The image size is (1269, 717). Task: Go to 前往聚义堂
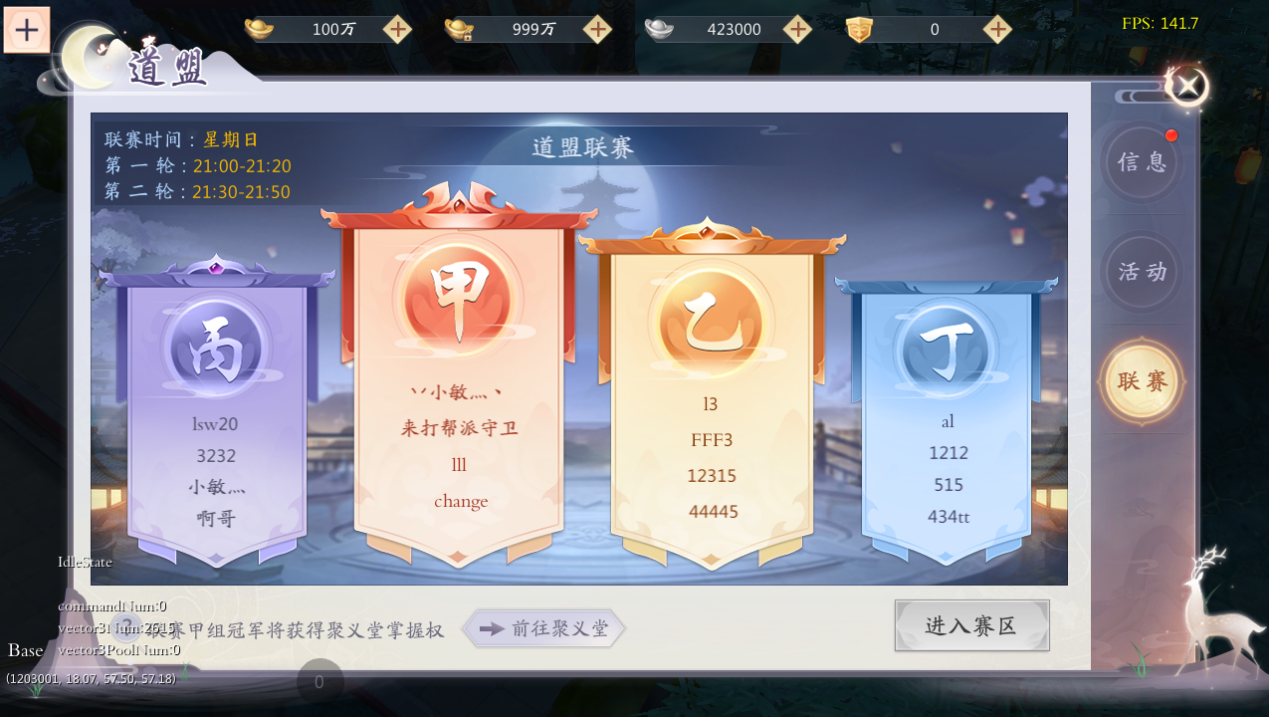coord(544,628)
